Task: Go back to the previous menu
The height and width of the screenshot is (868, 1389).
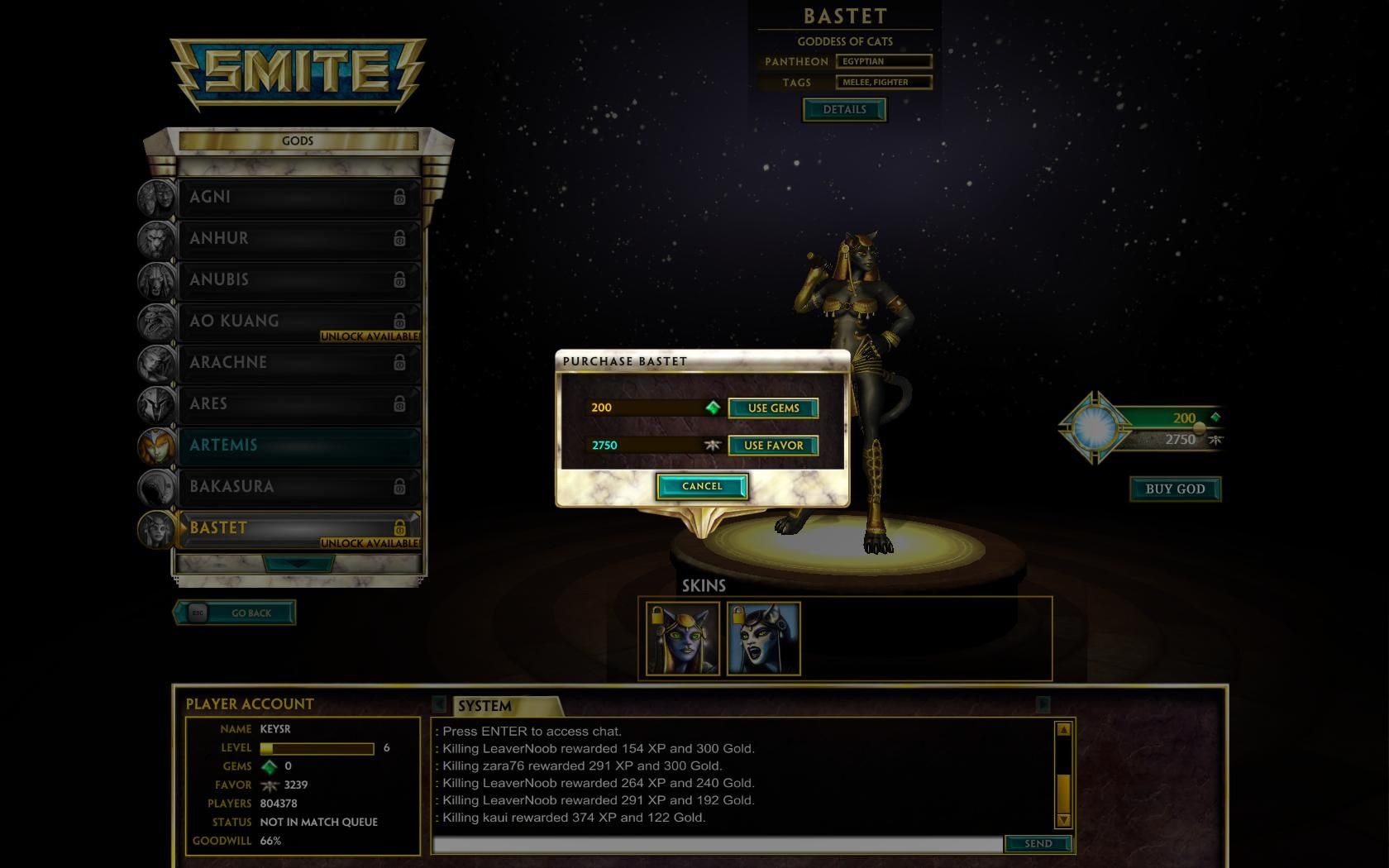Action: click(x=235, y=613)
